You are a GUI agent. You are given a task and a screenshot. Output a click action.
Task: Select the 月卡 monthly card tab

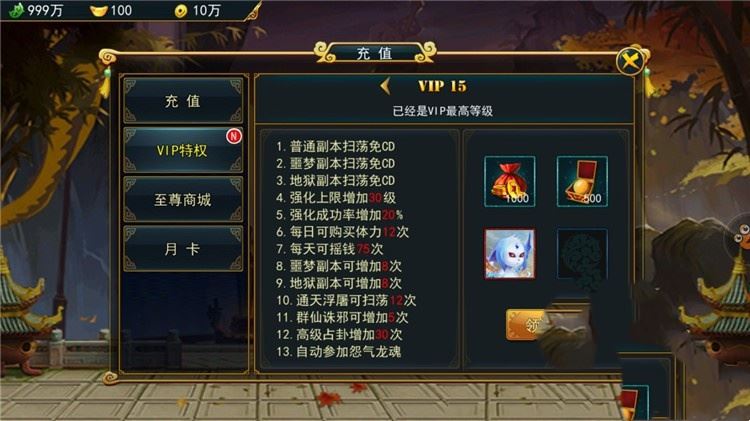[x=182, y=248]
